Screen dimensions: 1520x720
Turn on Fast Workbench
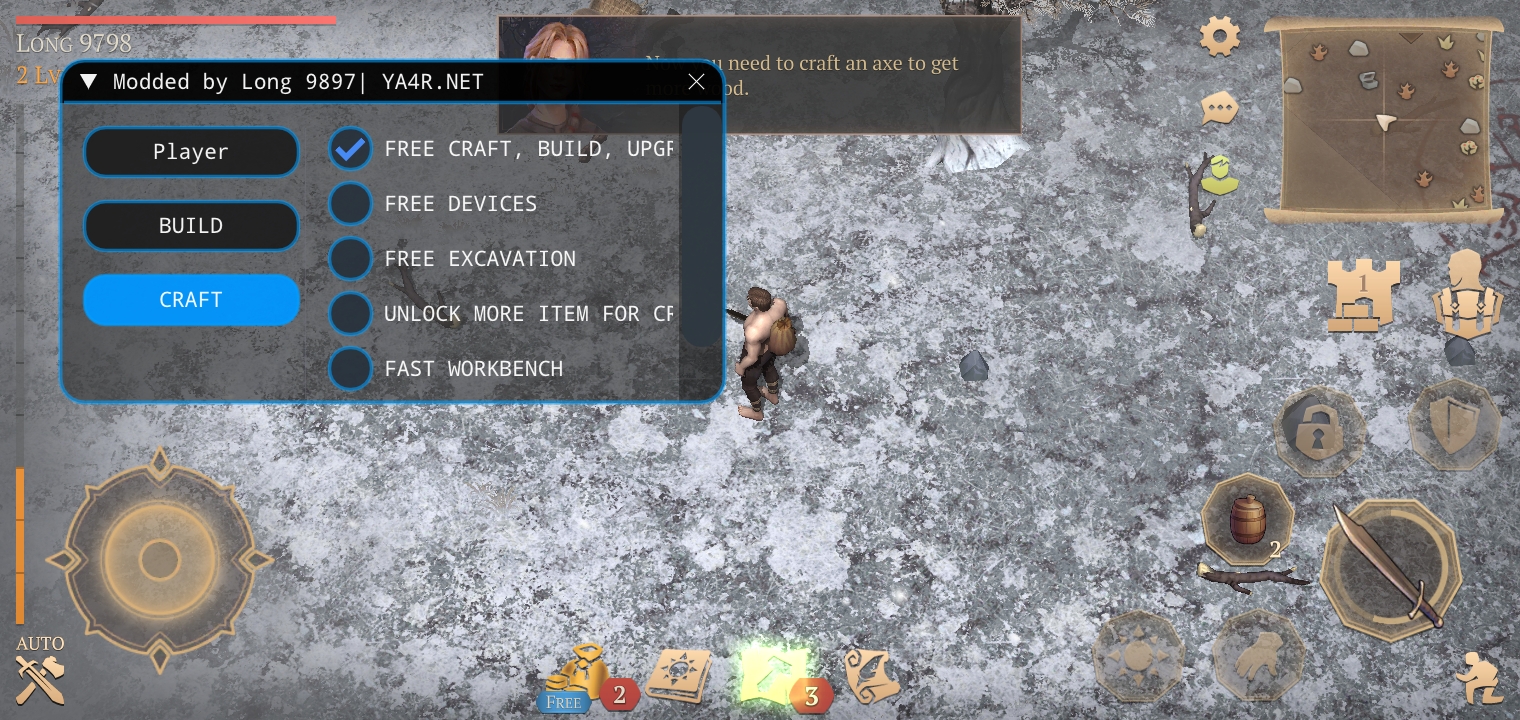350,369
